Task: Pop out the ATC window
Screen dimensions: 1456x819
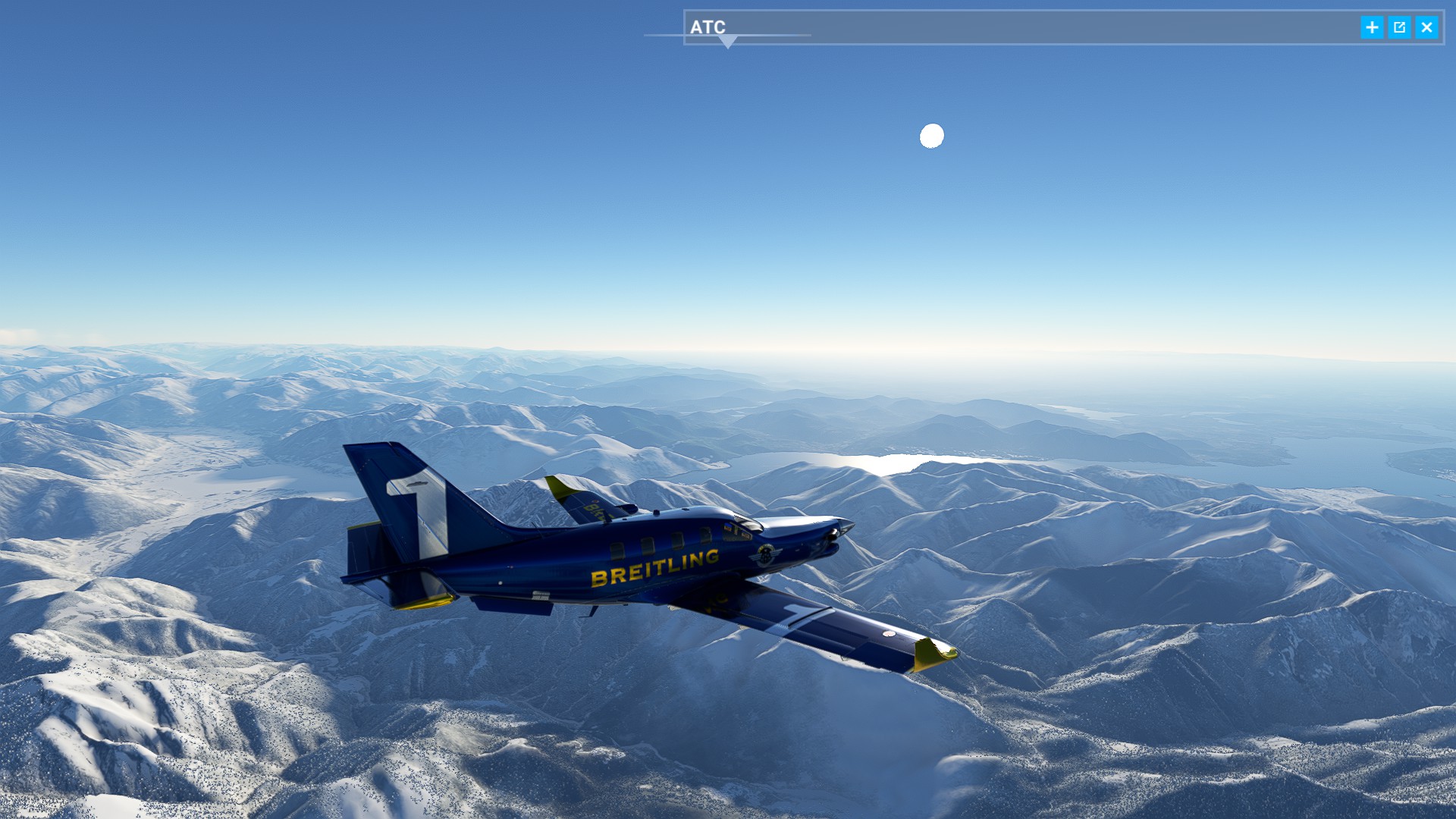Action: coord(1399,27)
